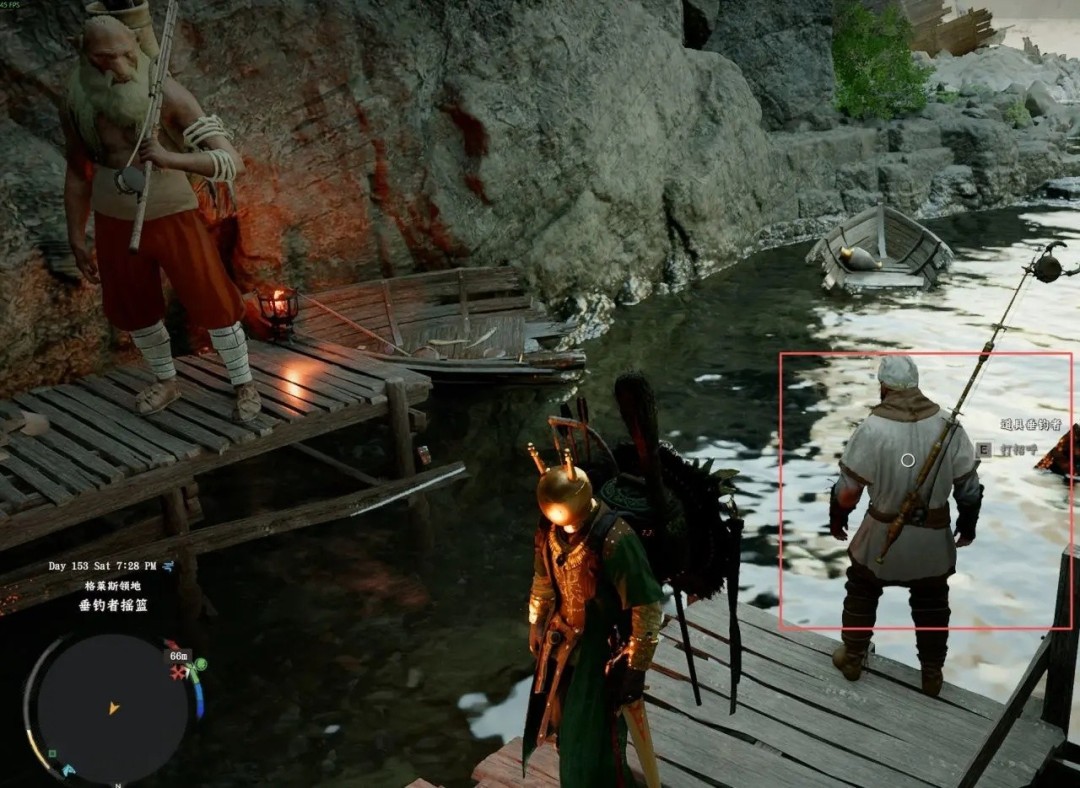Click the green circle marker on the minimap rim

point(200,664)
